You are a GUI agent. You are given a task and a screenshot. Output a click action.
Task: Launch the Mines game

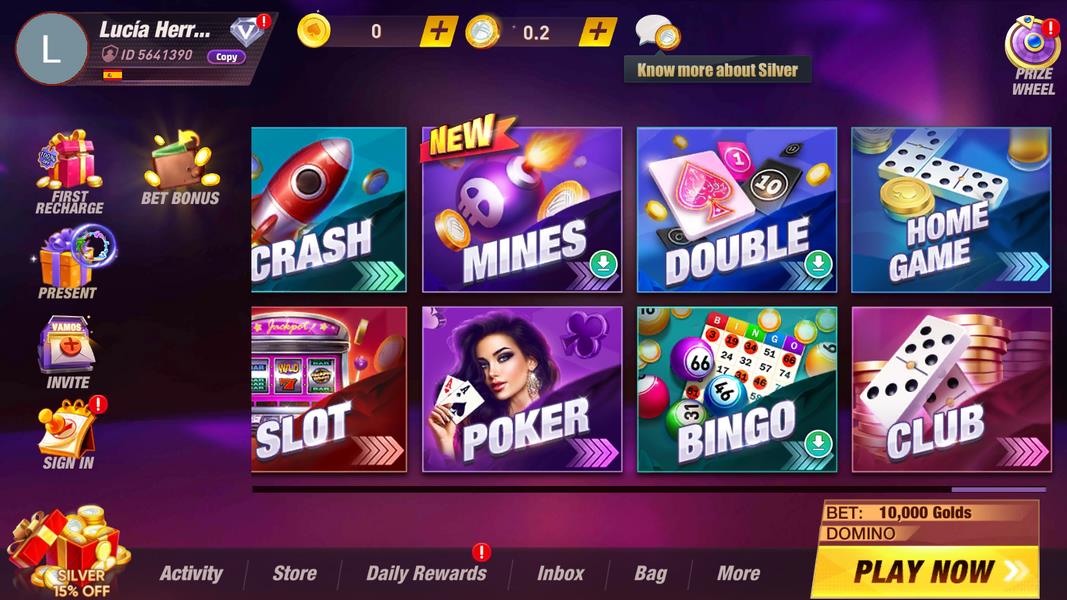point(521,210)
